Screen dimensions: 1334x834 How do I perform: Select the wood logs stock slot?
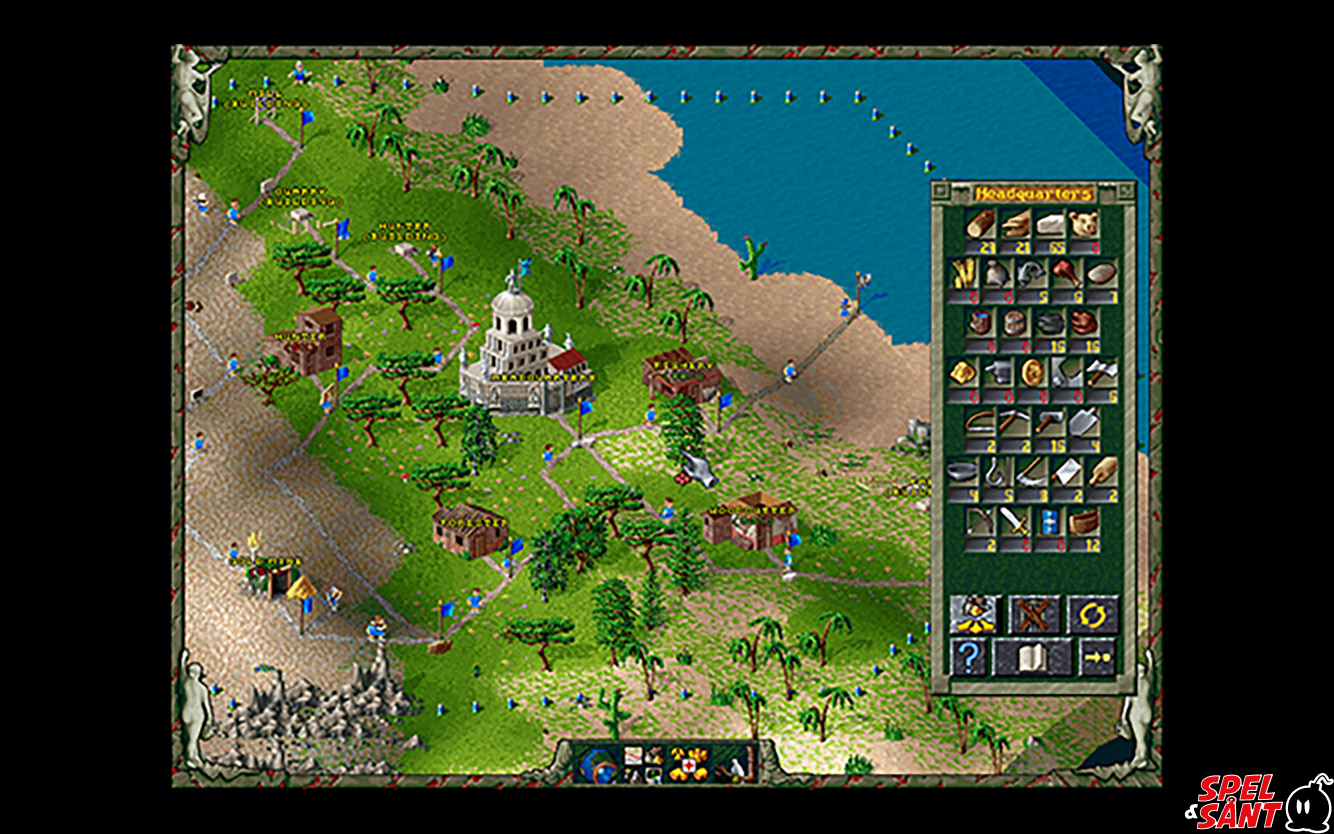[980, 224]
